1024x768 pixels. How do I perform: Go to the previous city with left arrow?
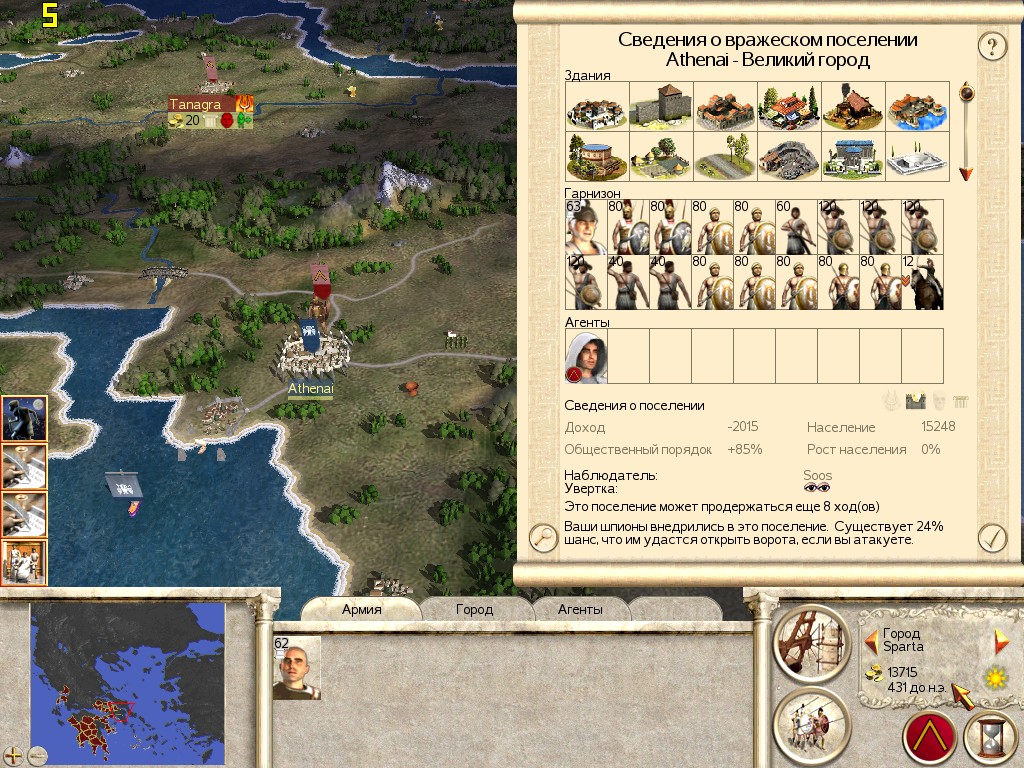point(871,638)
